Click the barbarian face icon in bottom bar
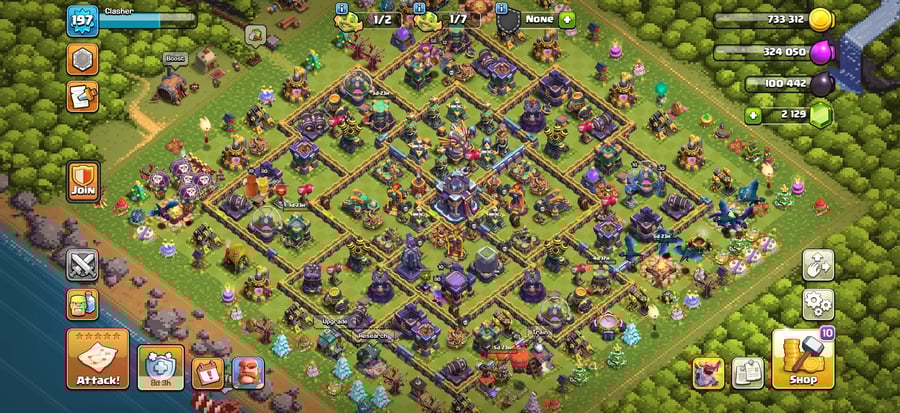The image size is (900, 413). [x=247, y=373]
